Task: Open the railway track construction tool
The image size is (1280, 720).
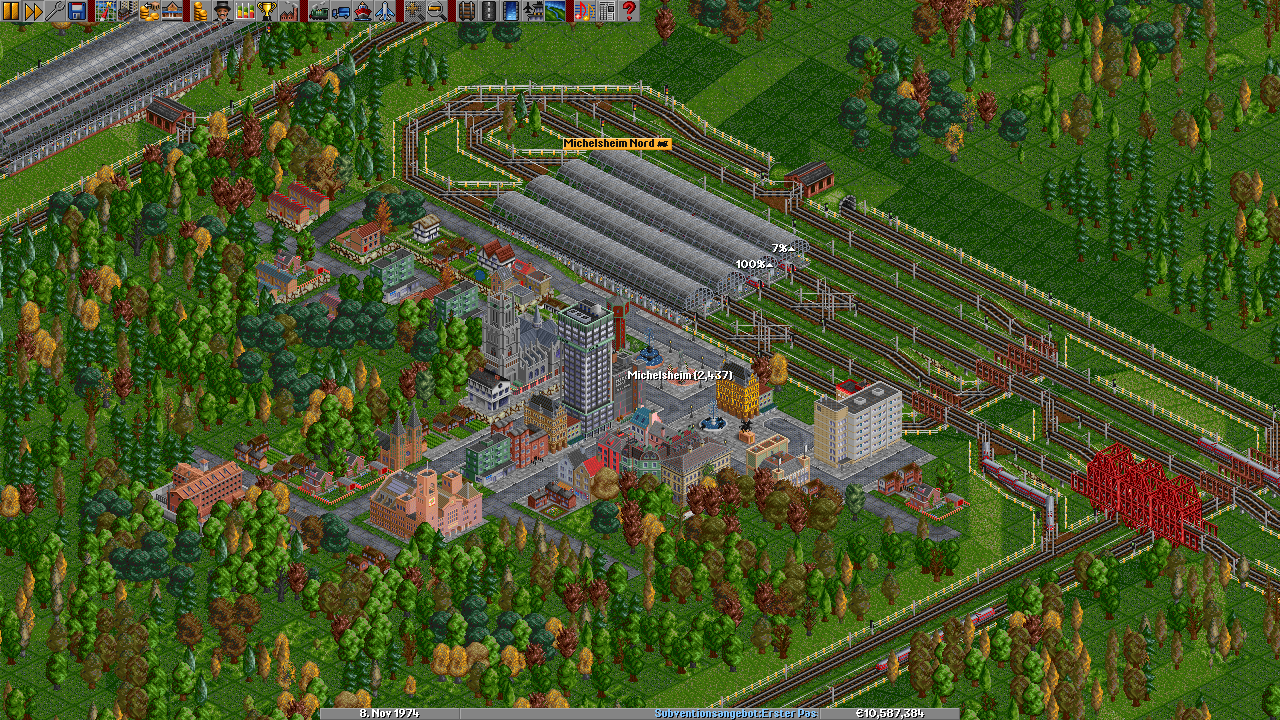Action: pos(465,11)
